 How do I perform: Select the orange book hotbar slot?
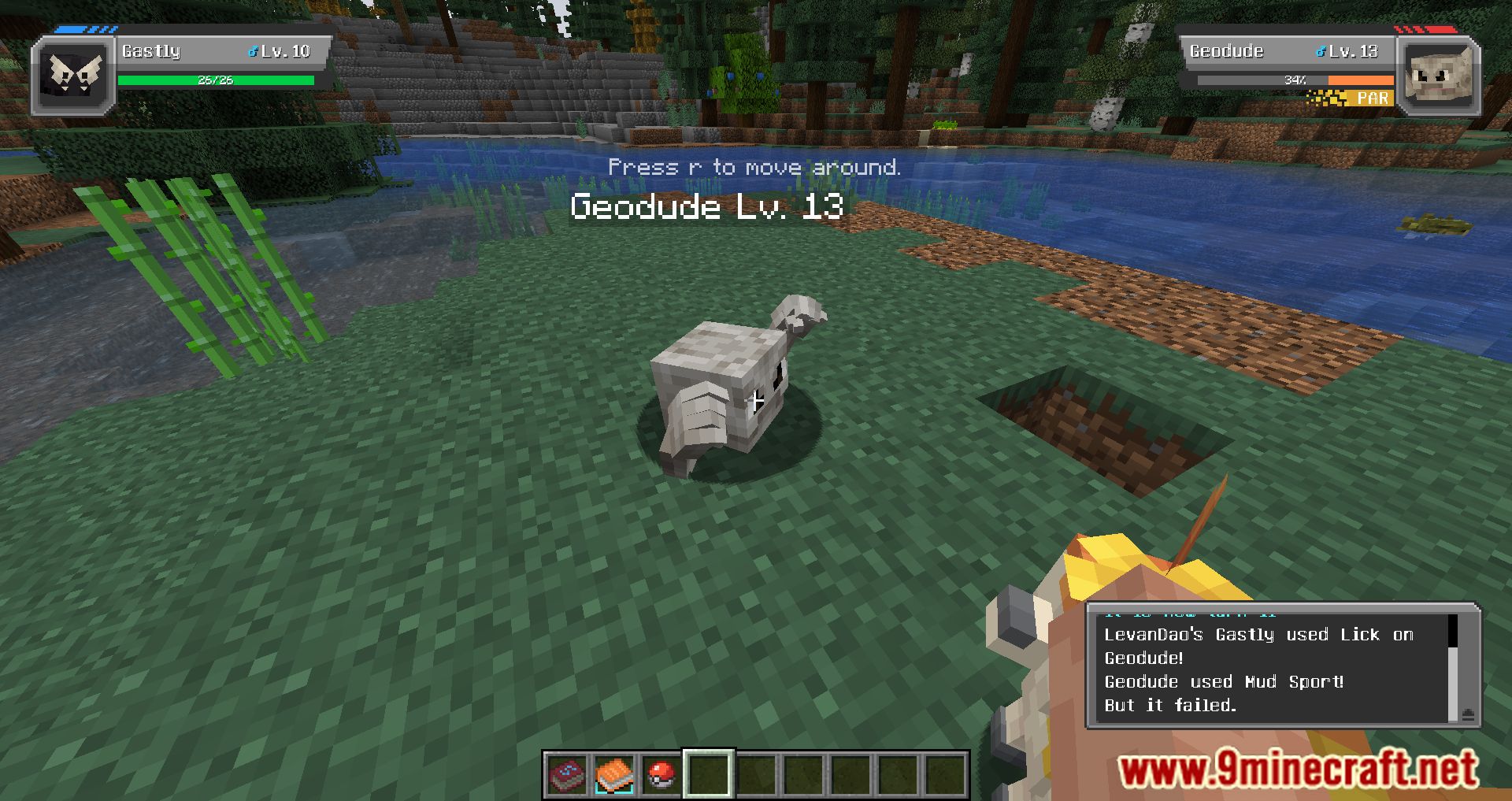point(614,775)
